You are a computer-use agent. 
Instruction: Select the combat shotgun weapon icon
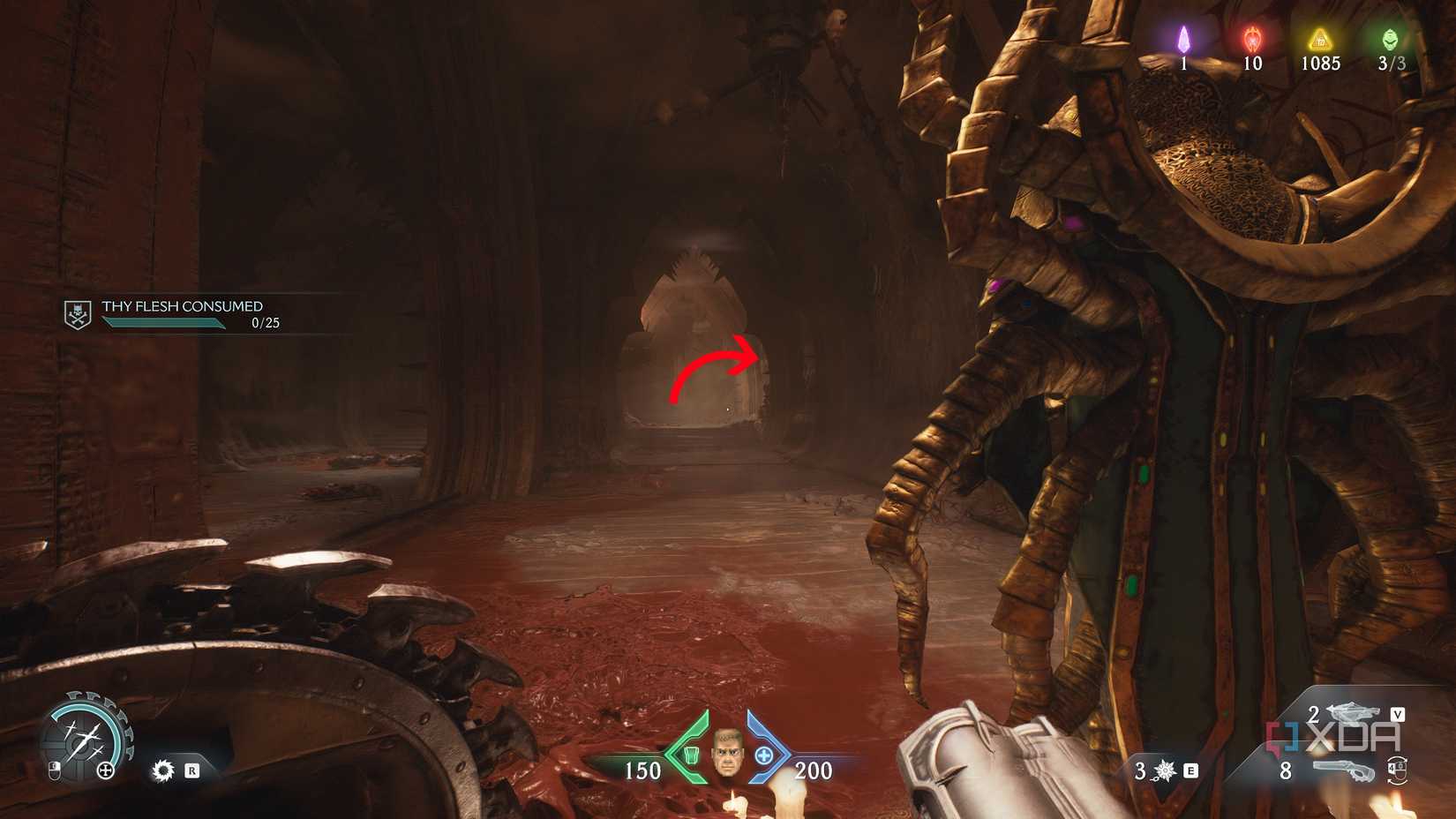(1355, 713)
